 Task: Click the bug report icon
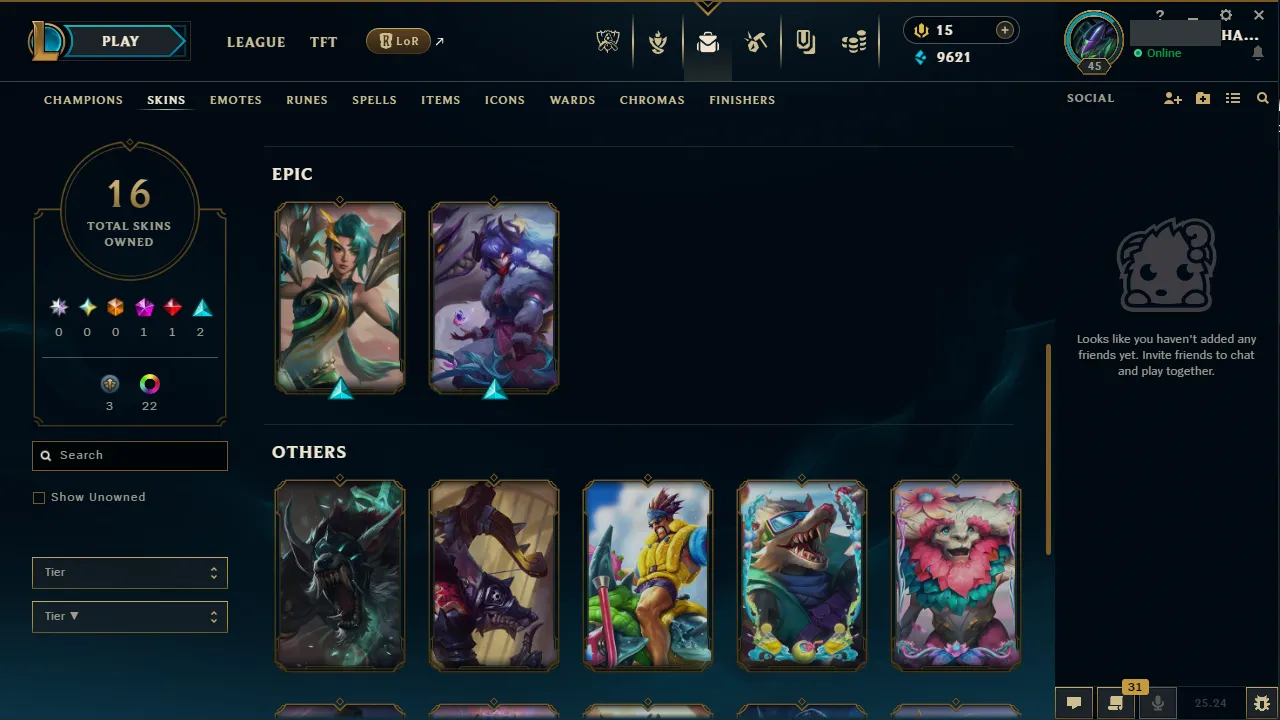click(1261, 702)
